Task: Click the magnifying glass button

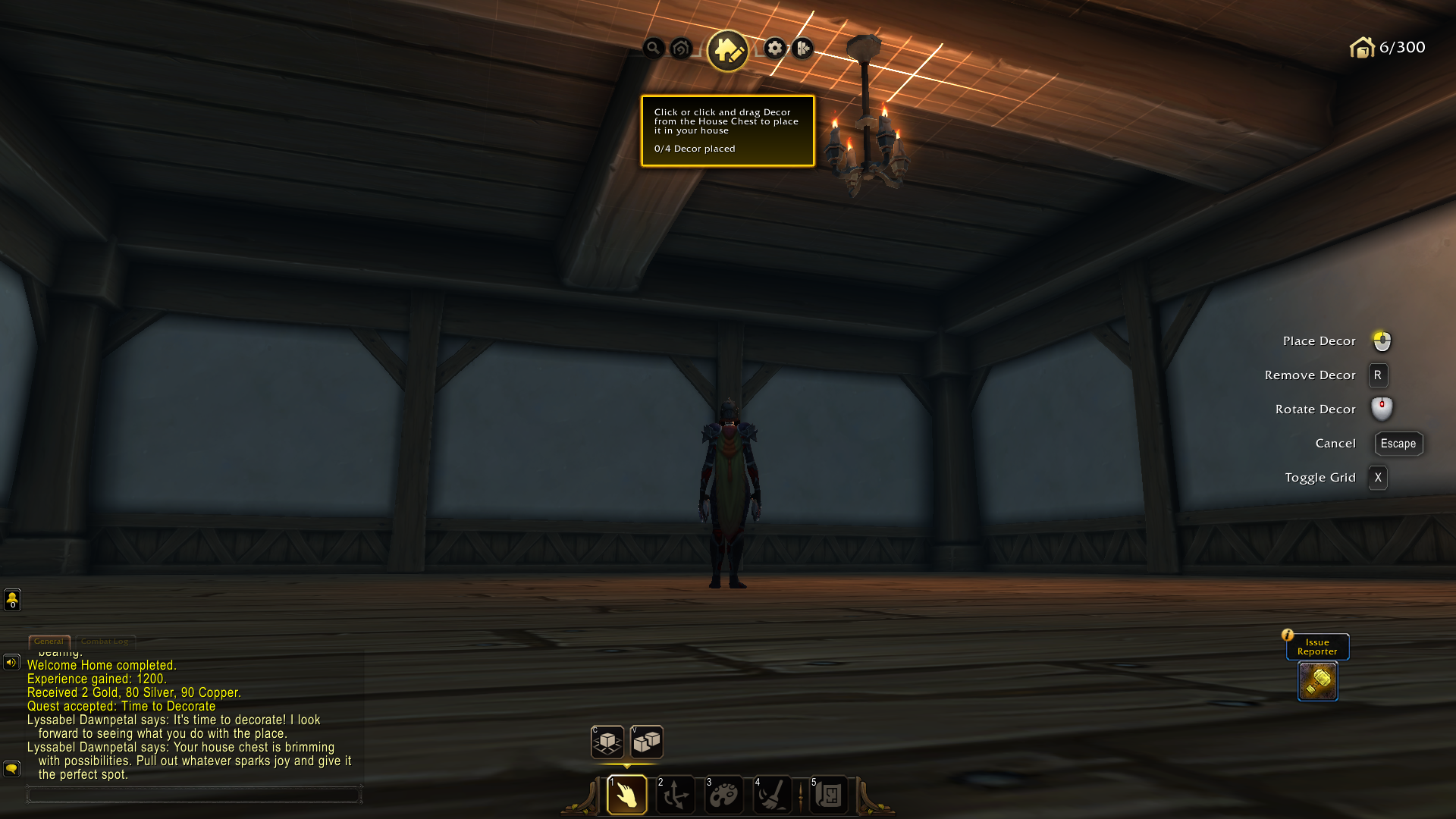Action: click(653, 49)
